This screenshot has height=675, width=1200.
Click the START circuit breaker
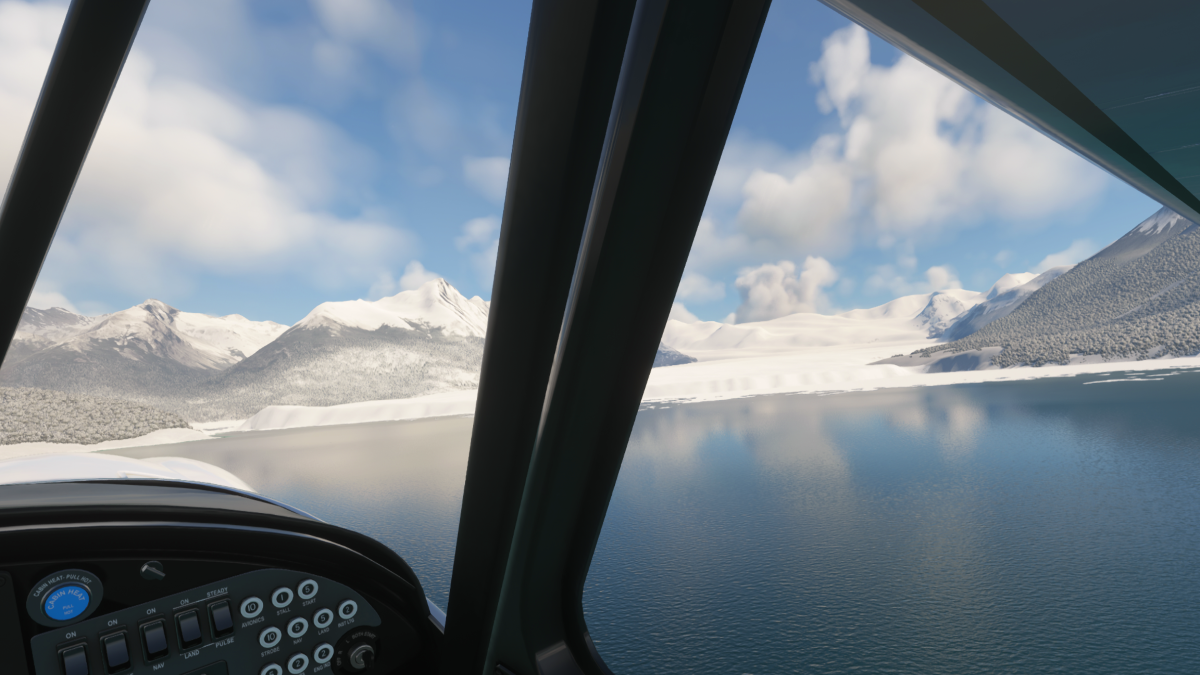(307, 589)
